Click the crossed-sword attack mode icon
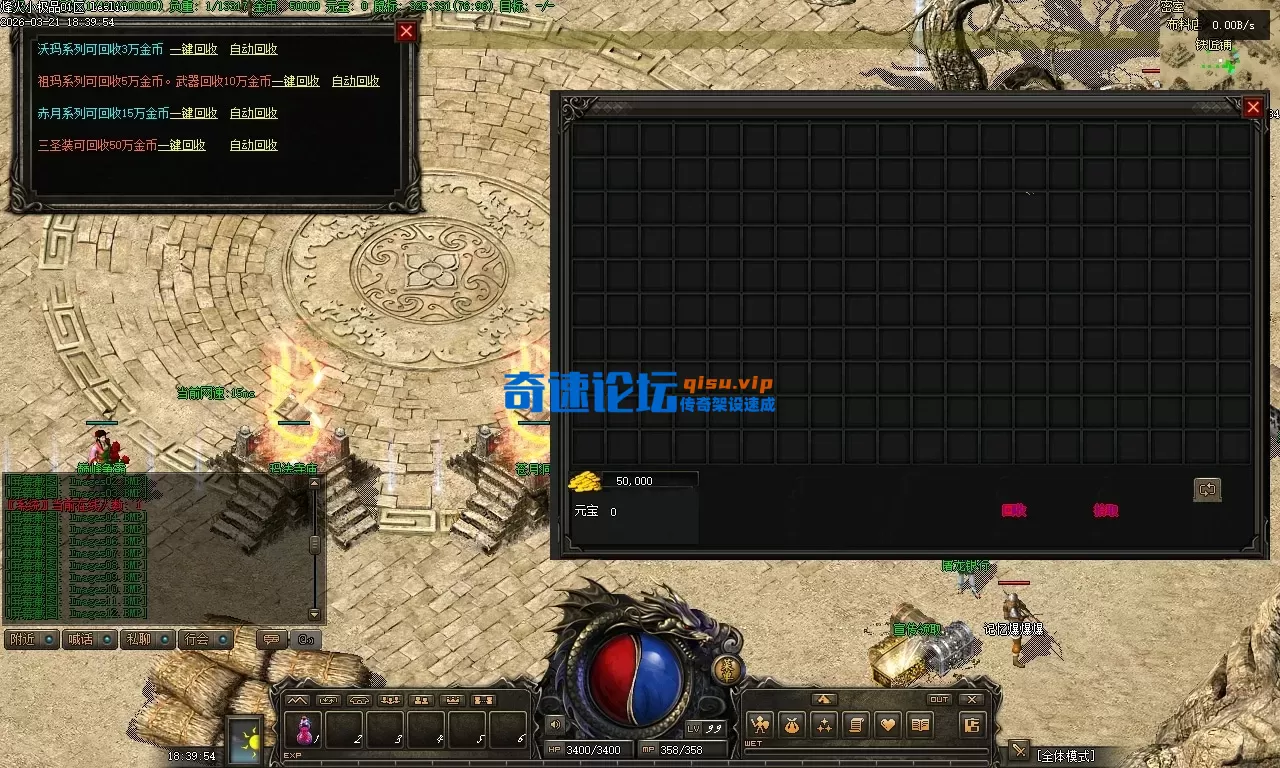 pos(1019,750)
